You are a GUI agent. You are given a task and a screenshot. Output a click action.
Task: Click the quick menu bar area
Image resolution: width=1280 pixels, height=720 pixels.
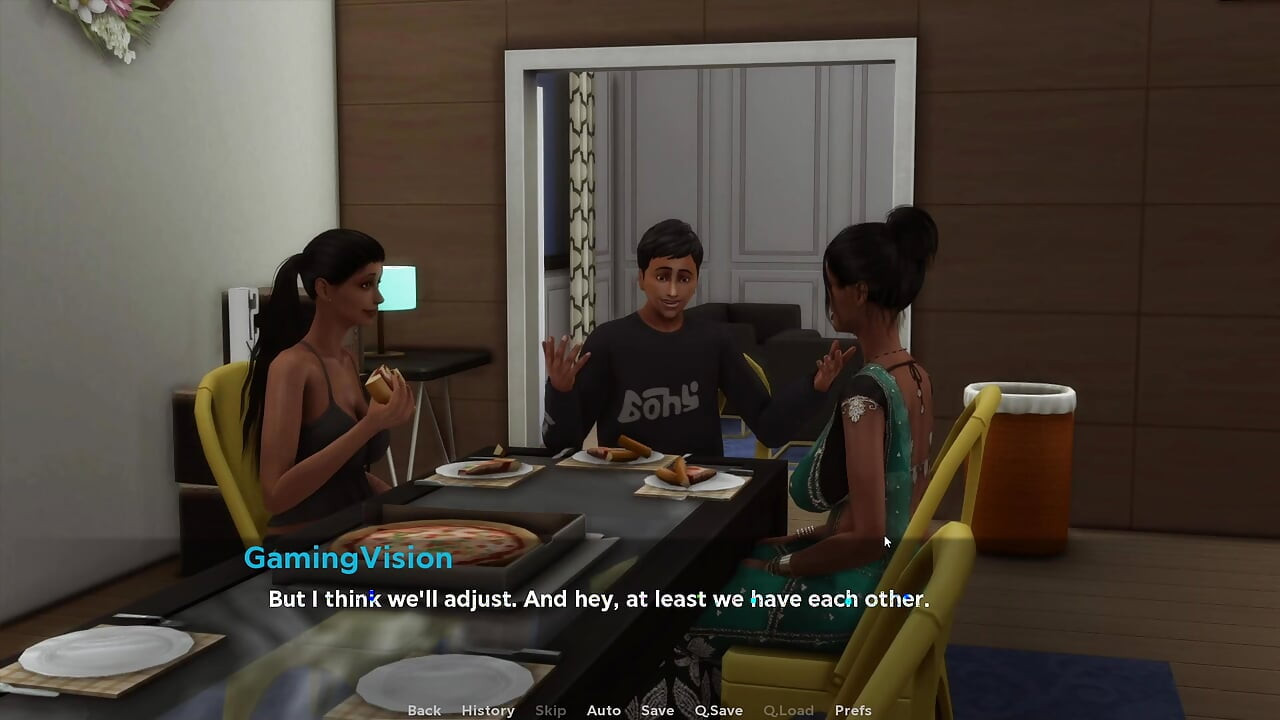click(637, 710)
